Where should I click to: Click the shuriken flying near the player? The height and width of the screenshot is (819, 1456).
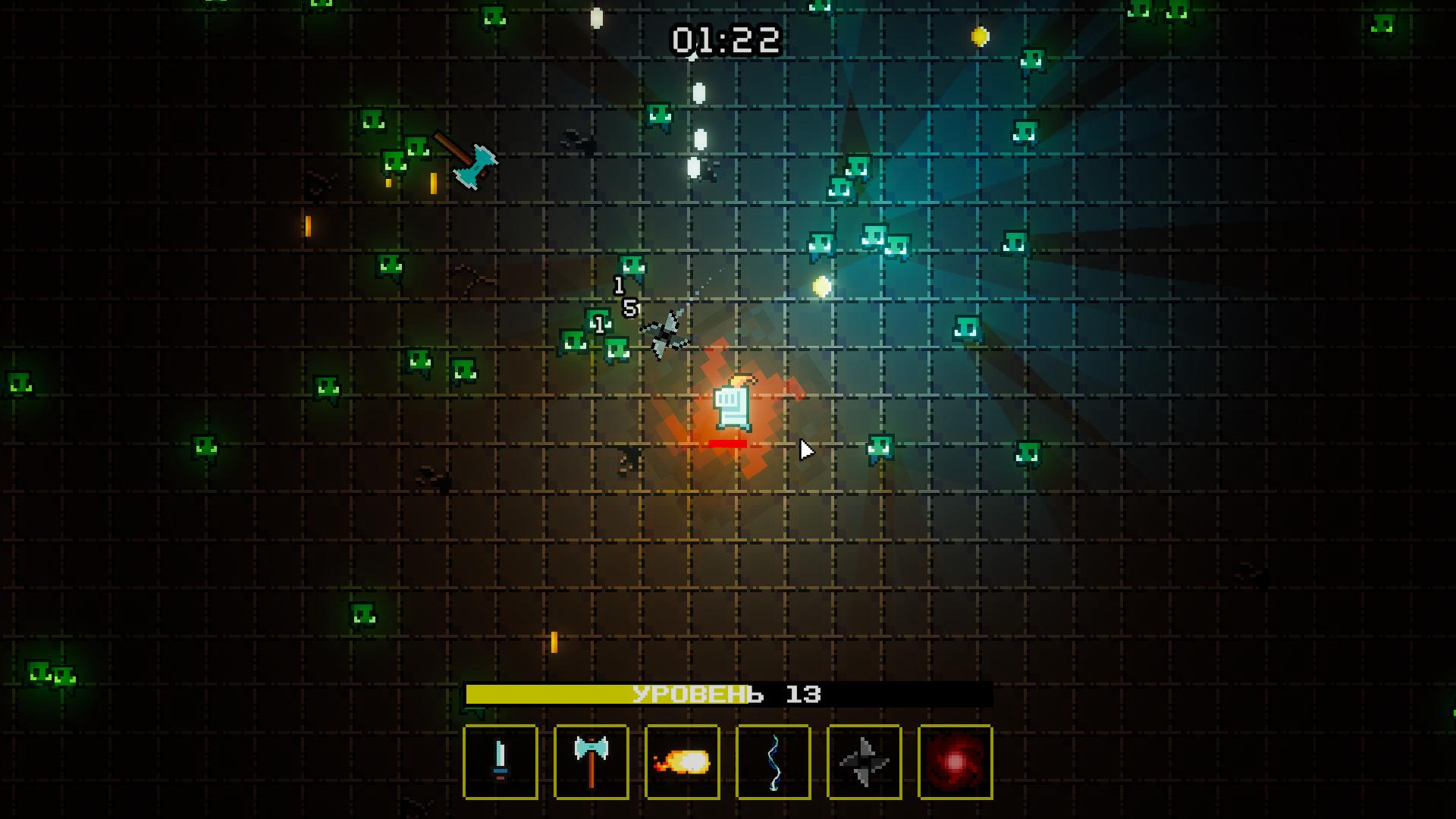pos(666,332)
